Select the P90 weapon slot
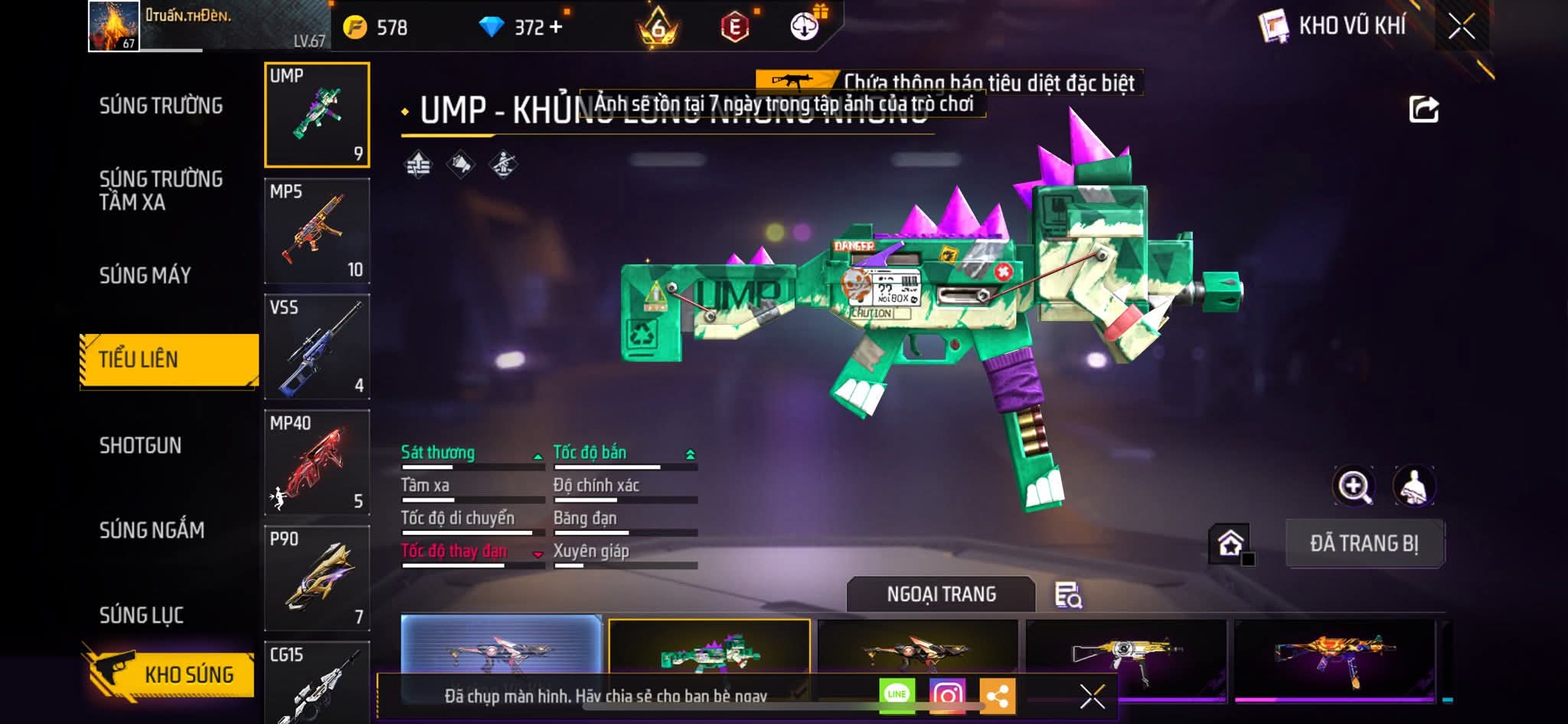 (x=317, y=578)
